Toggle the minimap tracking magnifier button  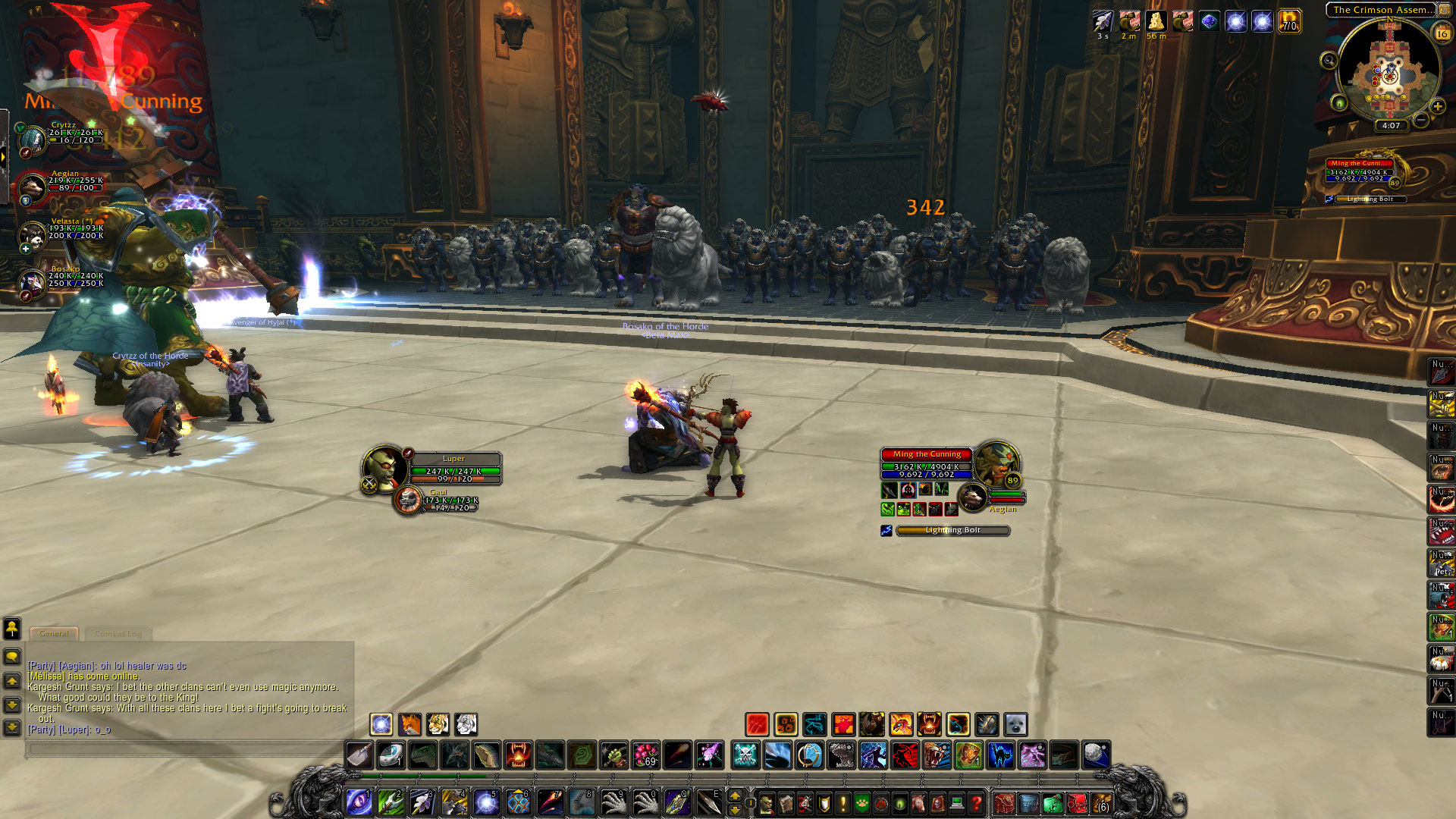point(1329,61)
